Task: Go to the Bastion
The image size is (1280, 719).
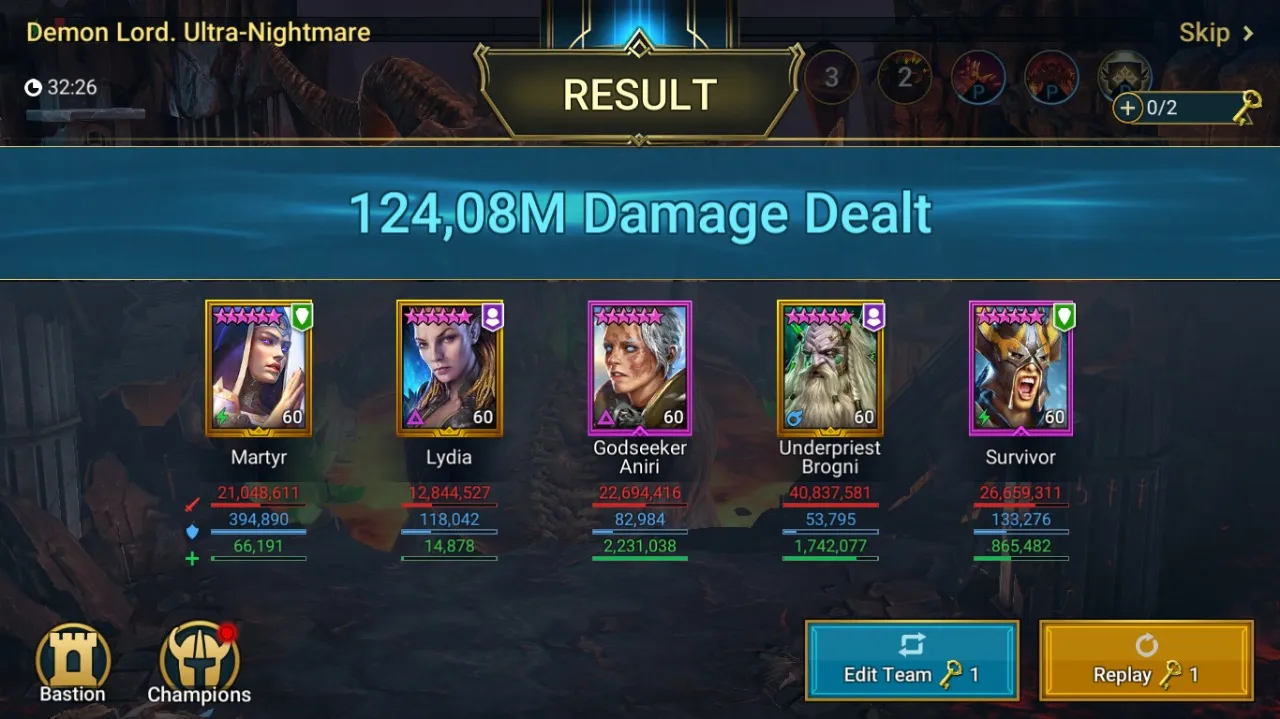Action: click(73, 662)
